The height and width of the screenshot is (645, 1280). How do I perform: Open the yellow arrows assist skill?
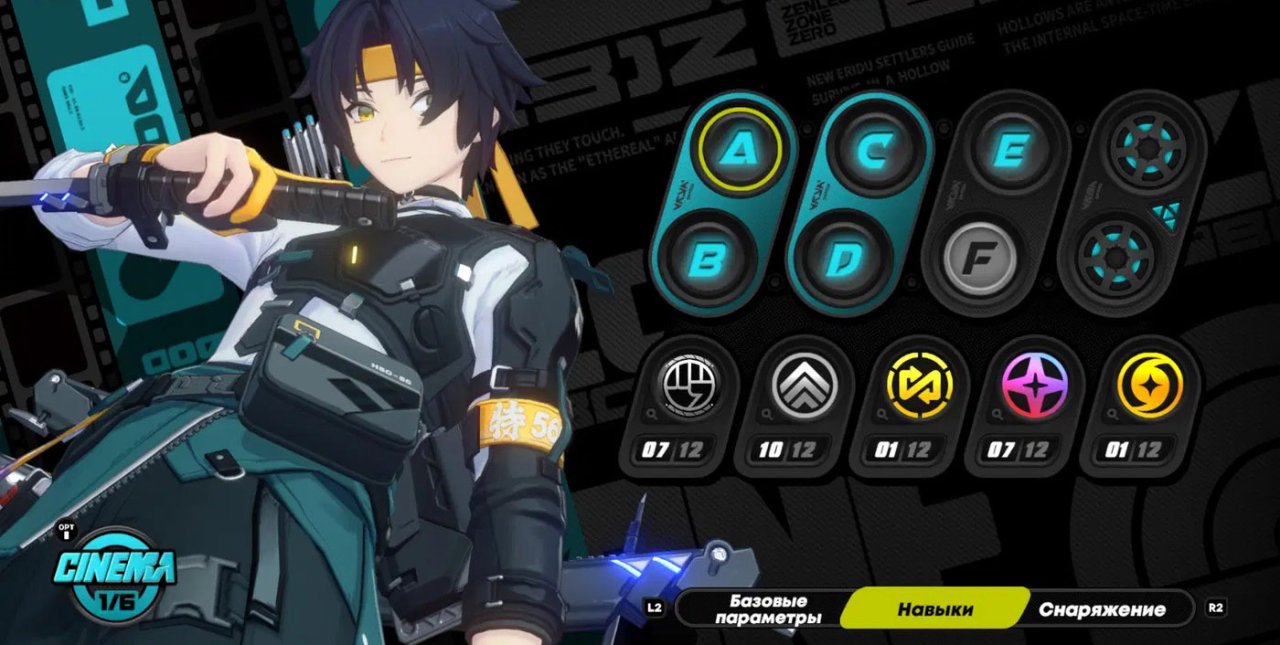919,386
